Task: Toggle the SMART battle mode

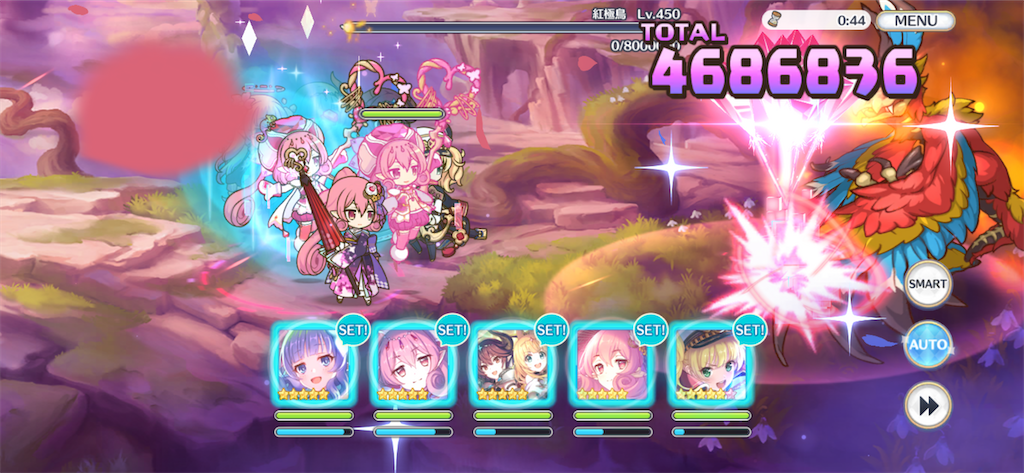Action: 927,284
